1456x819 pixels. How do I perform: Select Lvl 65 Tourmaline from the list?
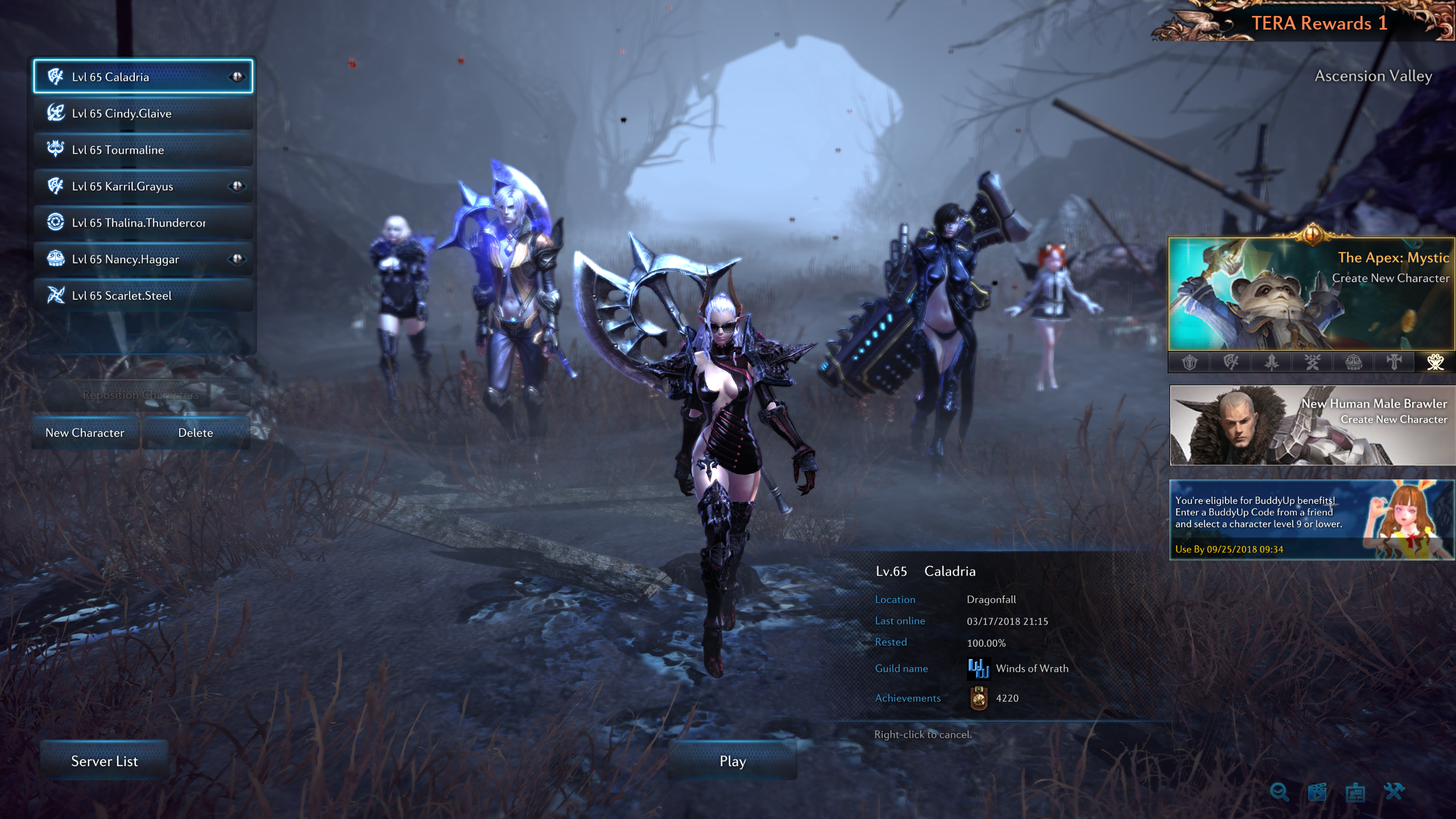coord(142,150)
